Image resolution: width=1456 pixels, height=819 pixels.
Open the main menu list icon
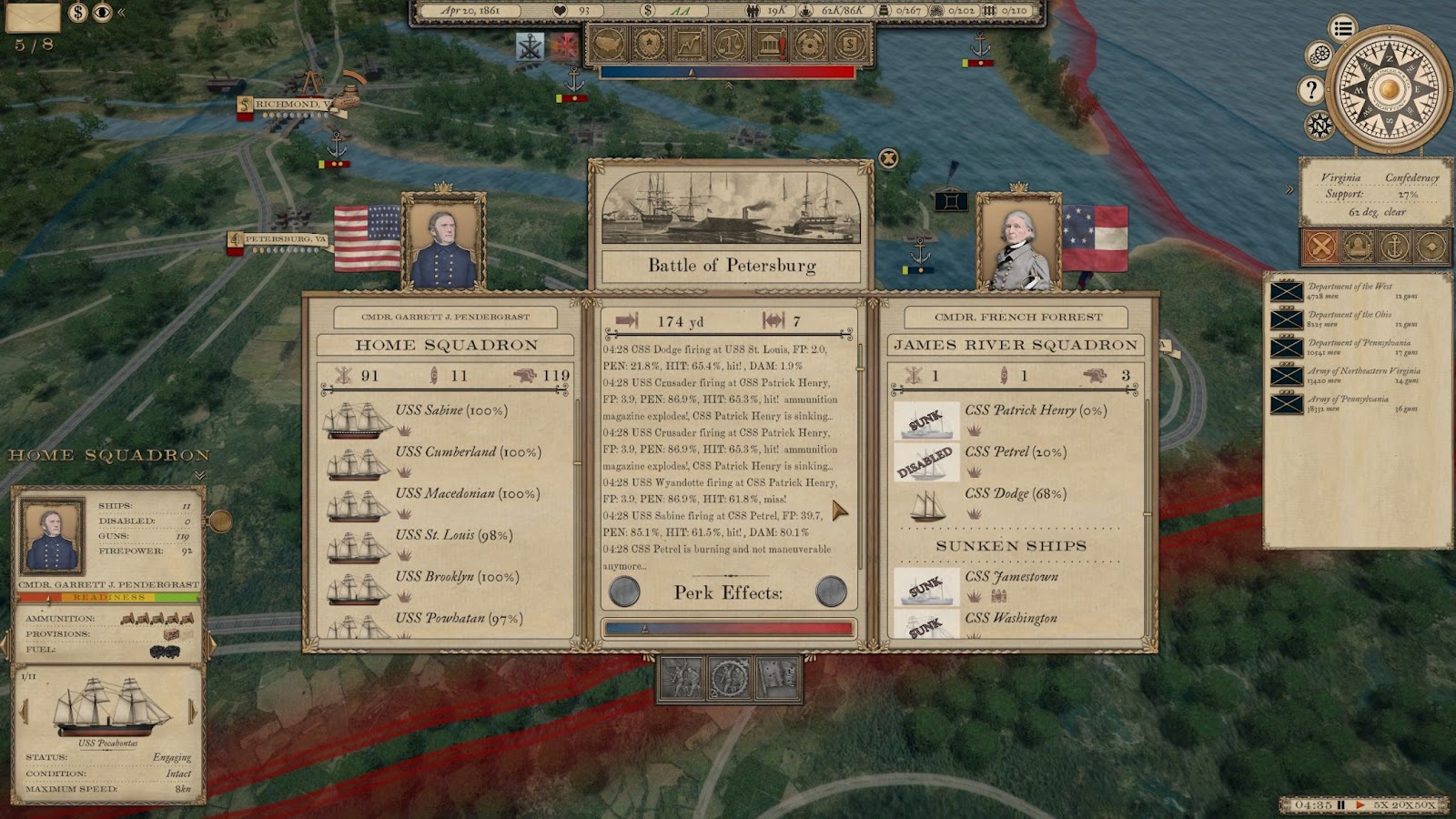[x=1342, y=28]
